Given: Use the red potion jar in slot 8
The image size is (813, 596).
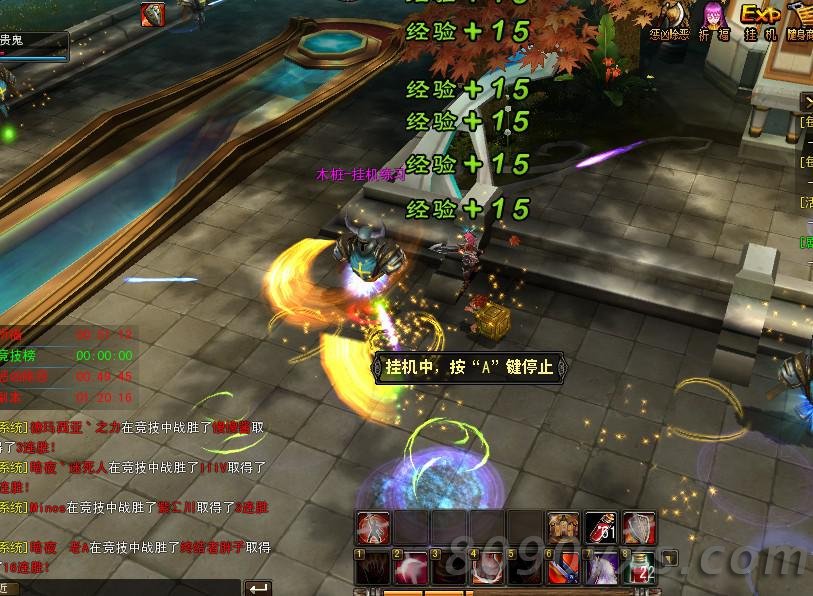Looking at the screenshot, I should pos(639,566).
